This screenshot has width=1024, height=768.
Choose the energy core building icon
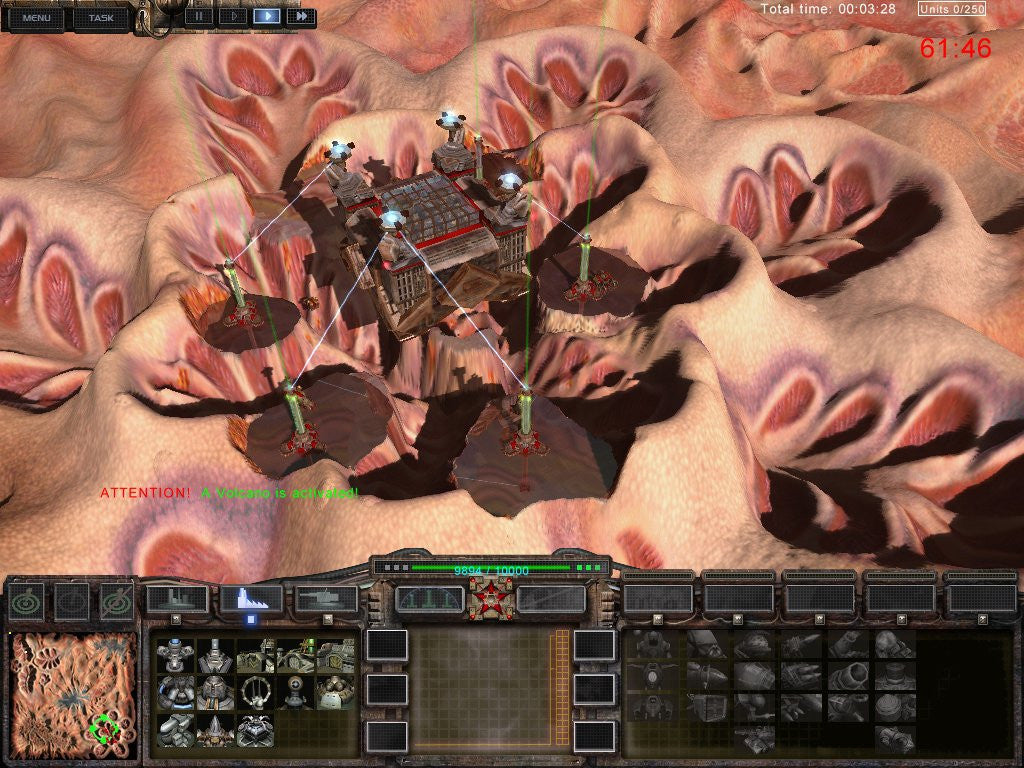pos(175,656)
